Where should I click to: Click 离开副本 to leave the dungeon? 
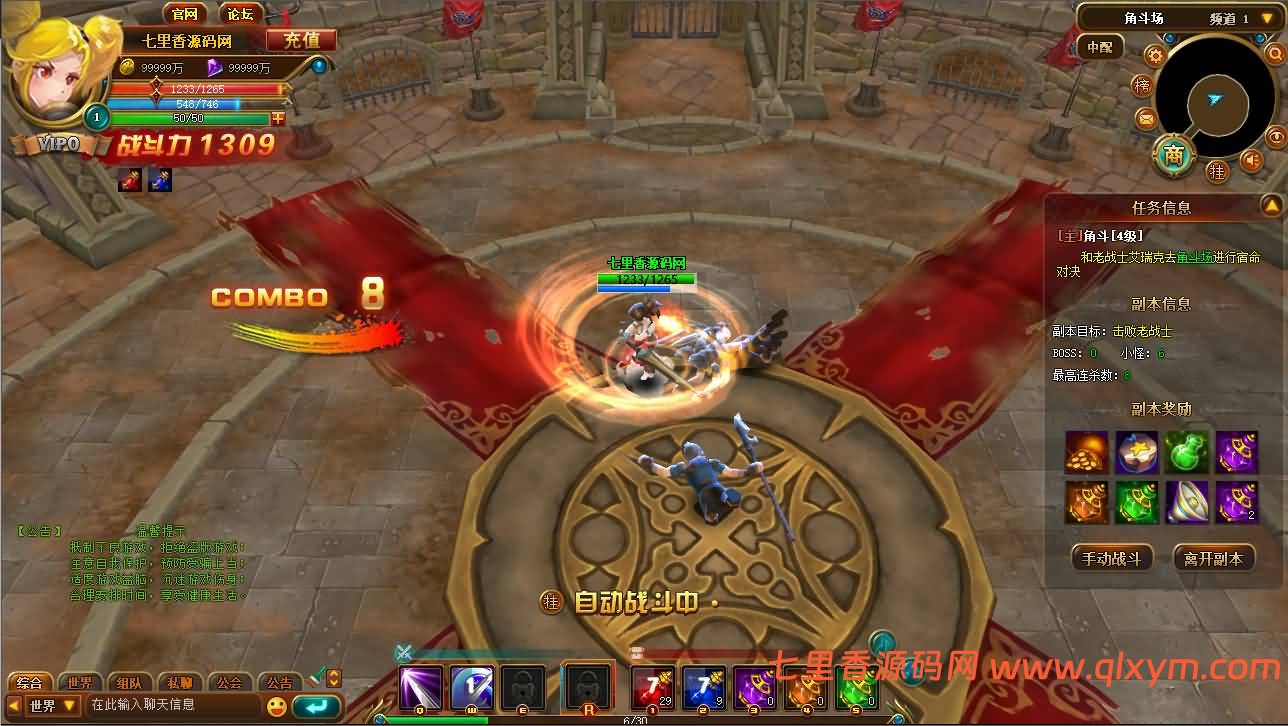pyautogui.click(x=1211, y=558)
